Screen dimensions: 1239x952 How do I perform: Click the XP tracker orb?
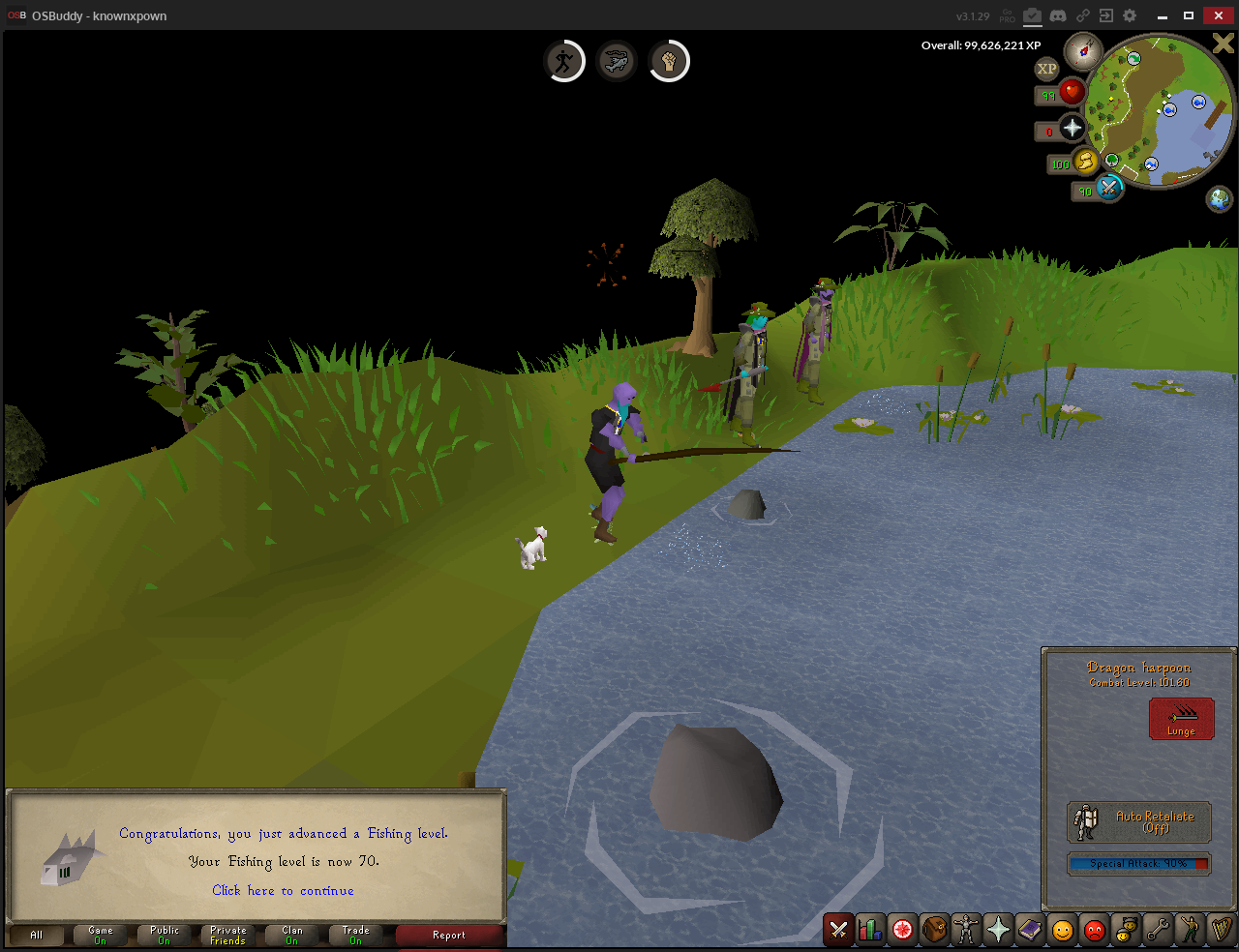click(1046, 68)
